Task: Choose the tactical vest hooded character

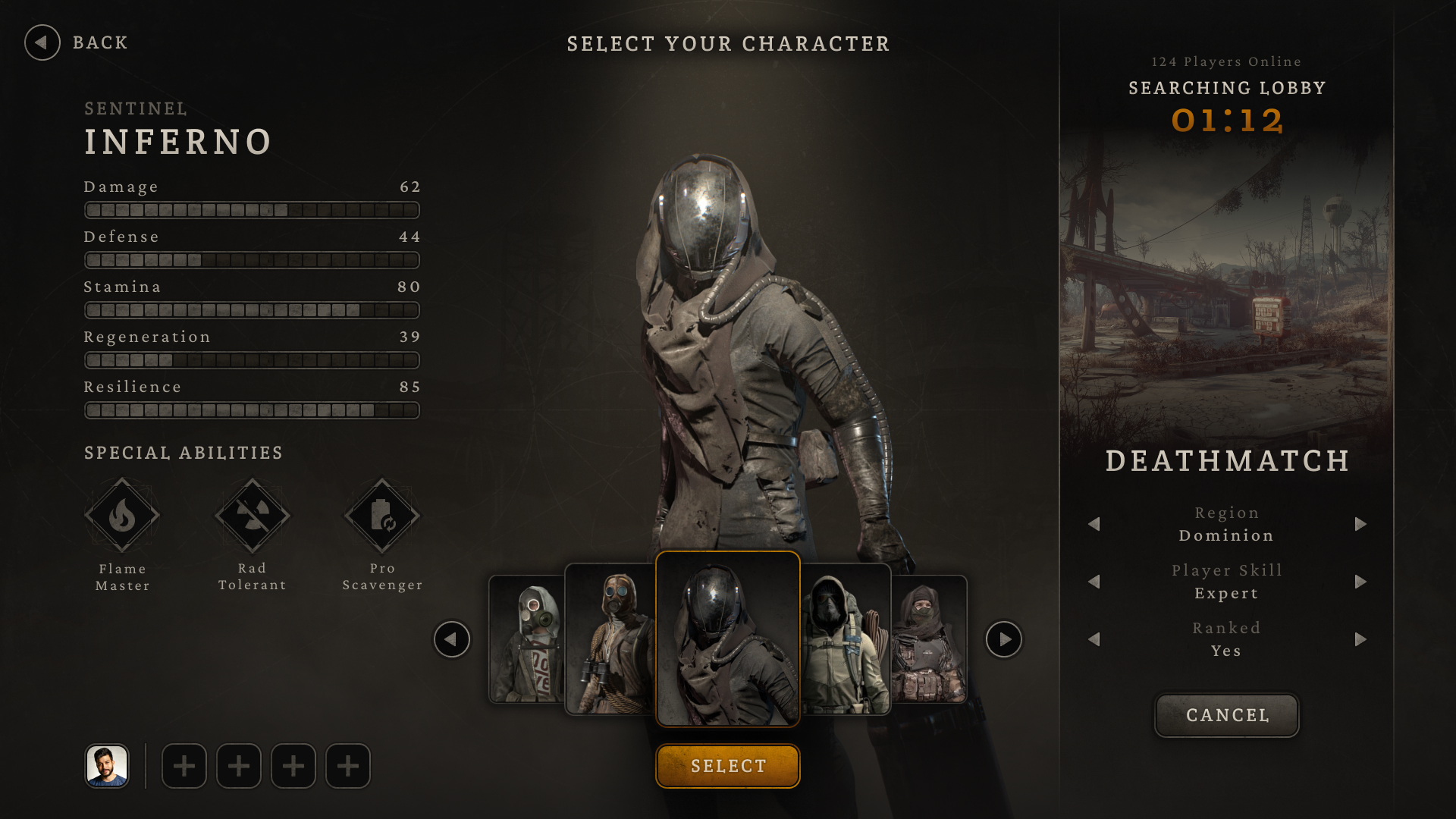Action: 930,639
